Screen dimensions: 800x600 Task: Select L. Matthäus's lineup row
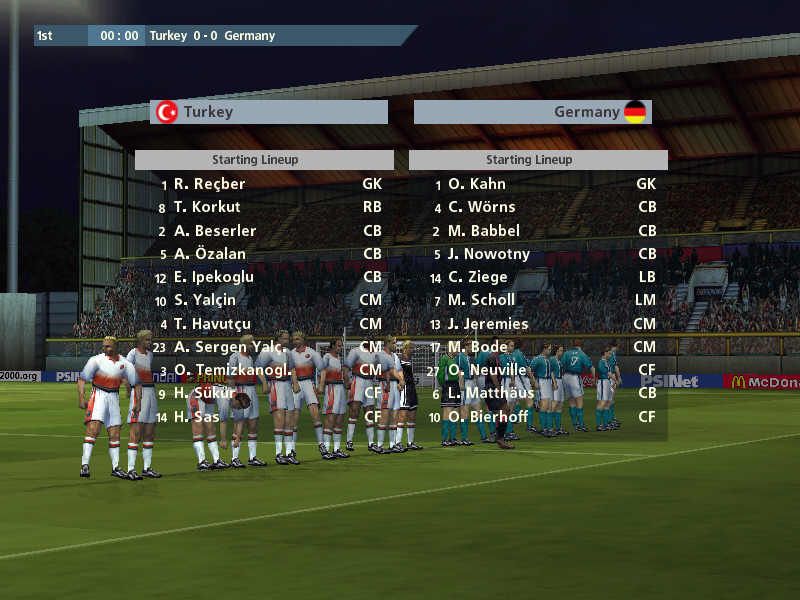[x=489, y=393]
